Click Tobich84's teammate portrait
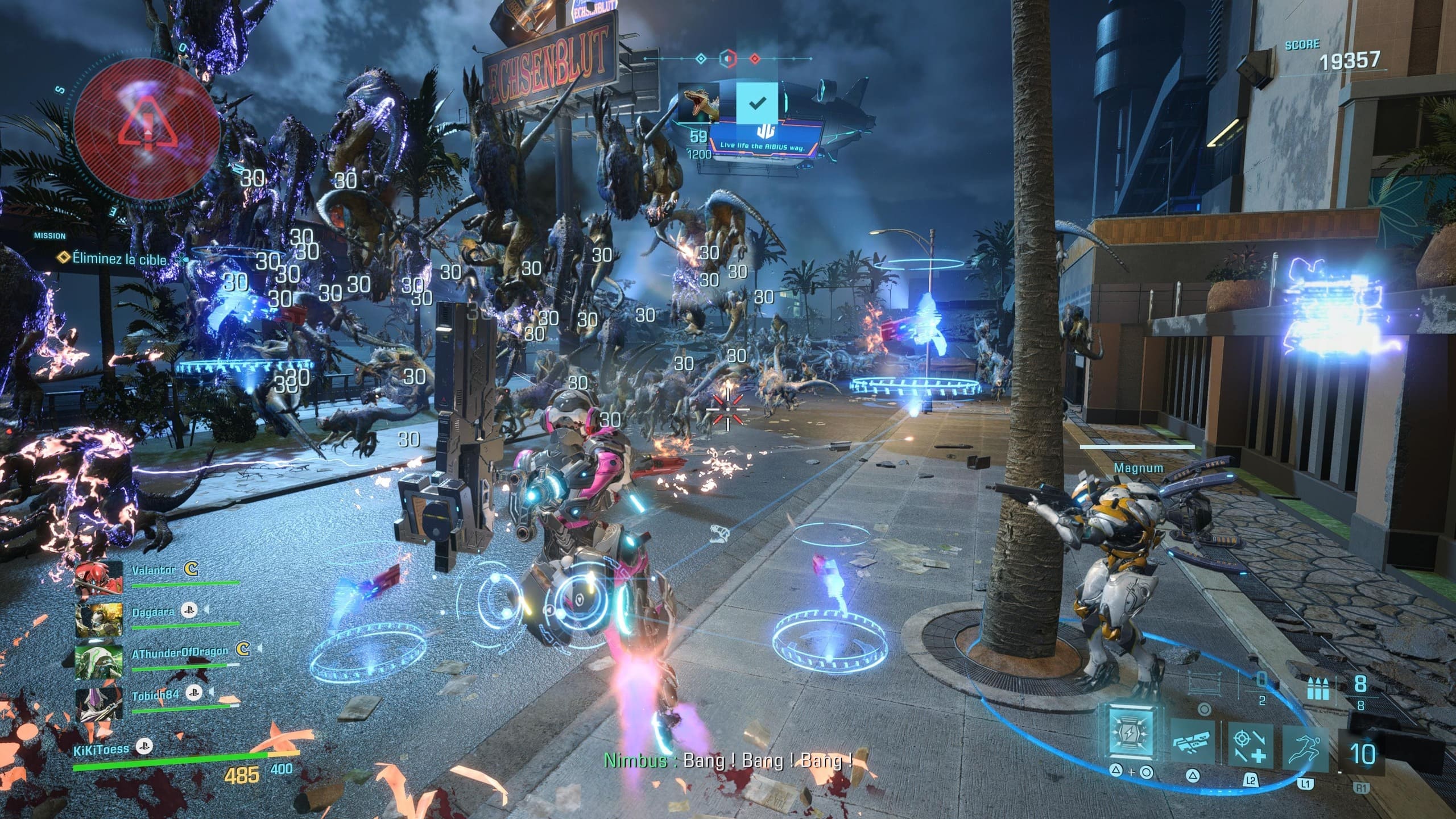The image size is (1456, 819). [99, 704]
